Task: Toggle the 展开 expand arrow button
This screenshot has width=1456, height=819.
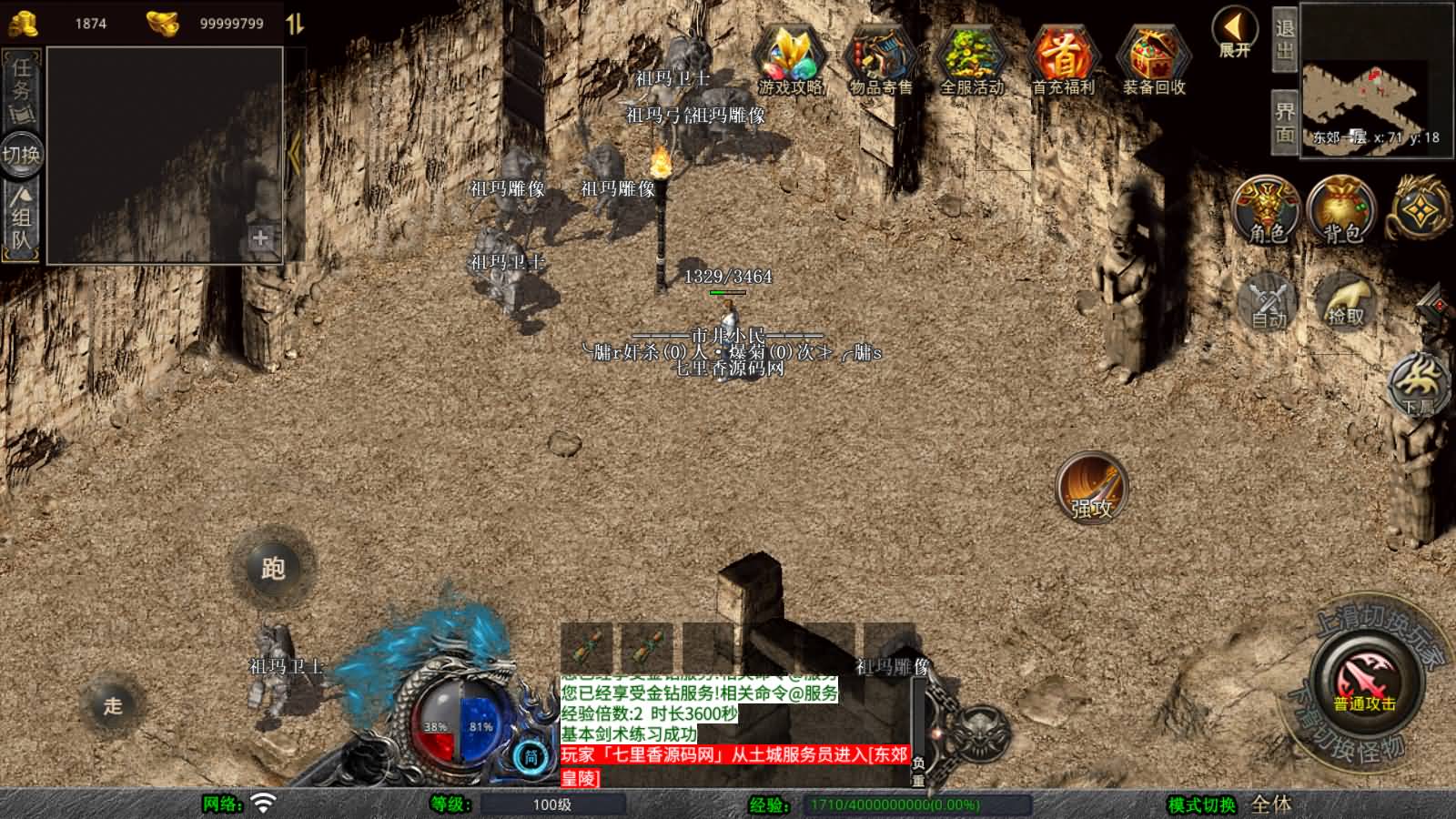Action: (x=1234, y=33)
